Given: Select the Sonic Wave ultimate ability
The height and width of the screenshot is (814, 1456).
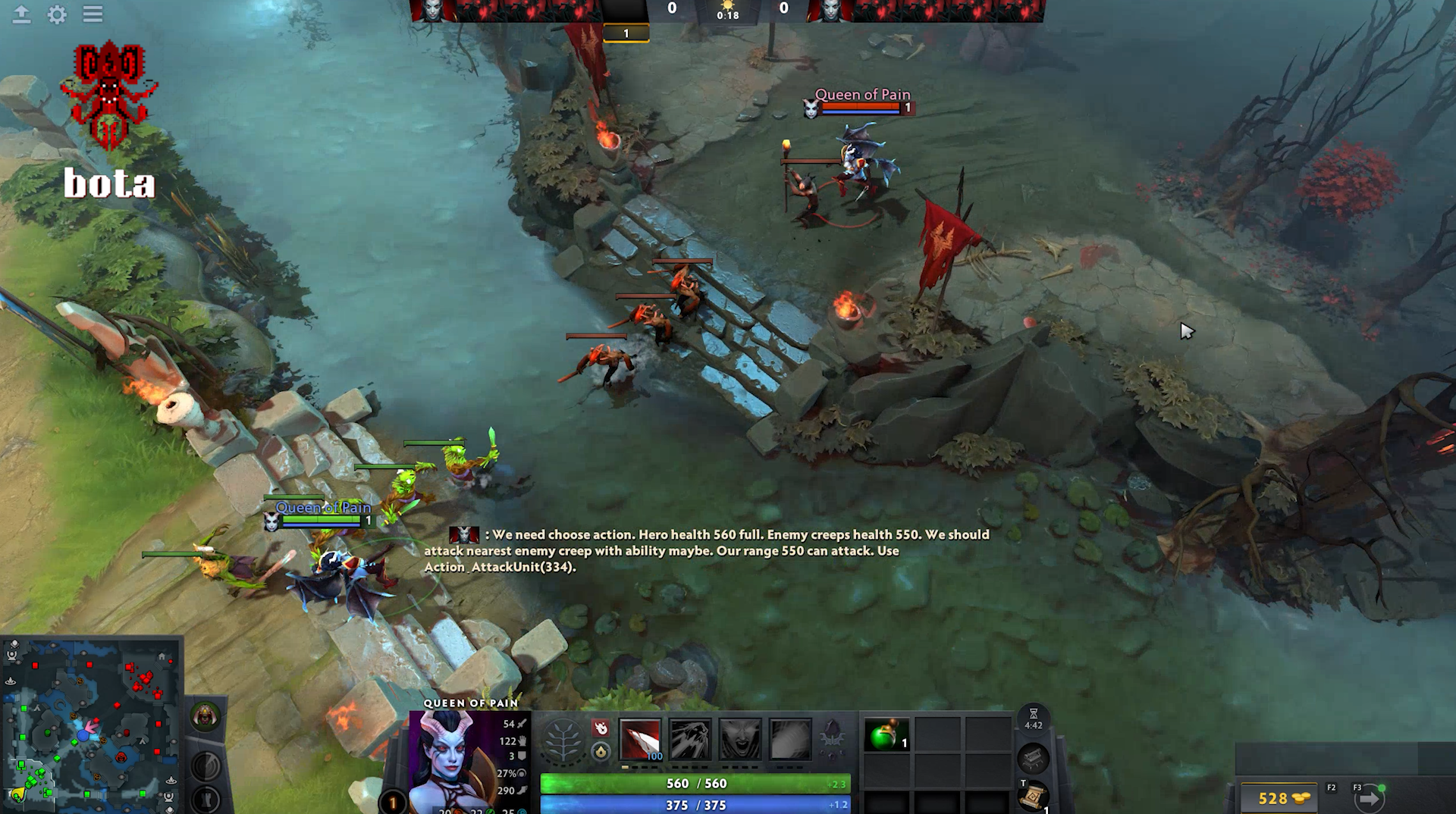Looking at the screenshot, I should (790, 739).
